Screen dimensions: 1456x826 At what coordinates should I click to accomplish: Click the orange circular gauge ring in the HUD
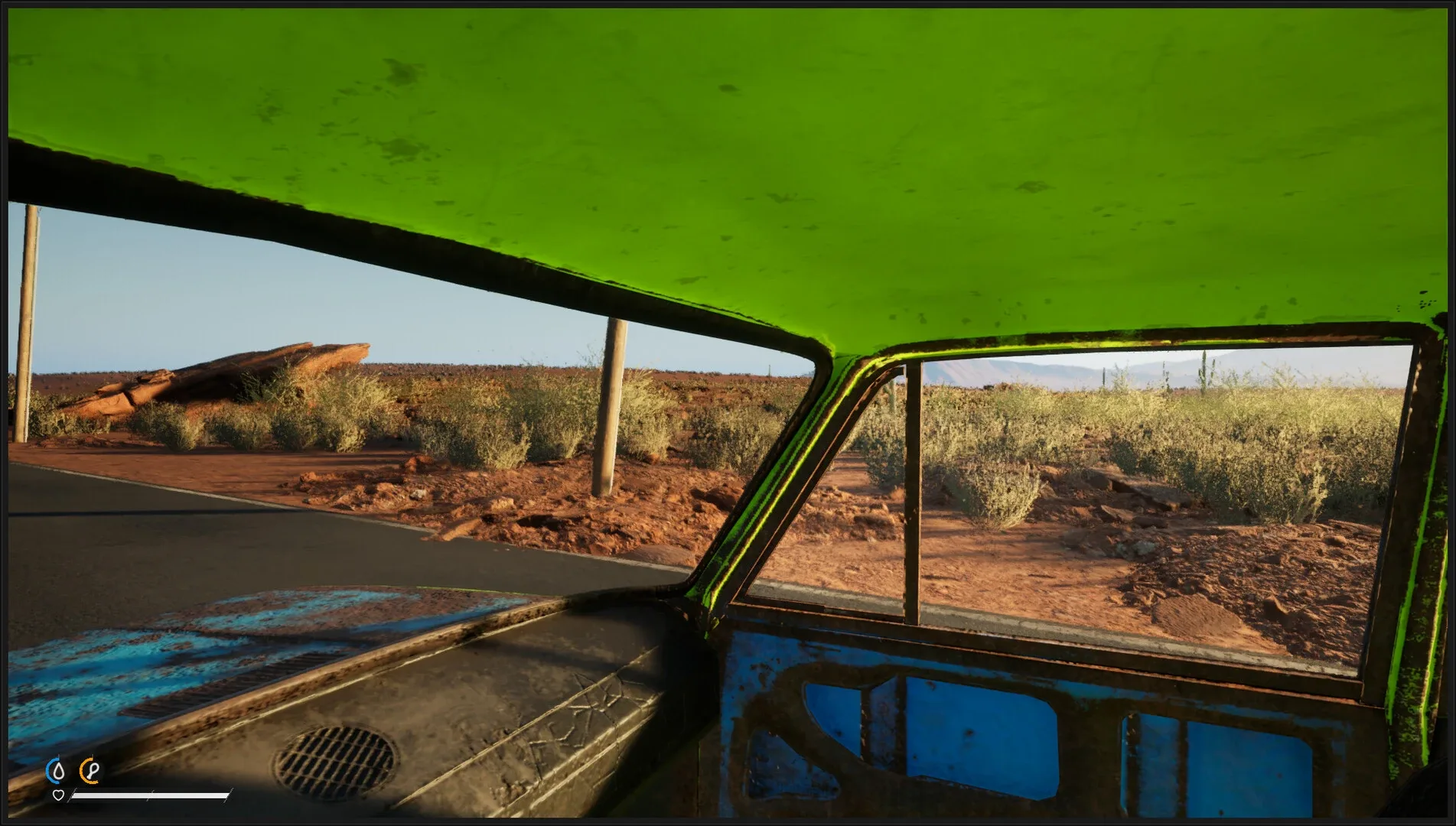tap(82, 769)
